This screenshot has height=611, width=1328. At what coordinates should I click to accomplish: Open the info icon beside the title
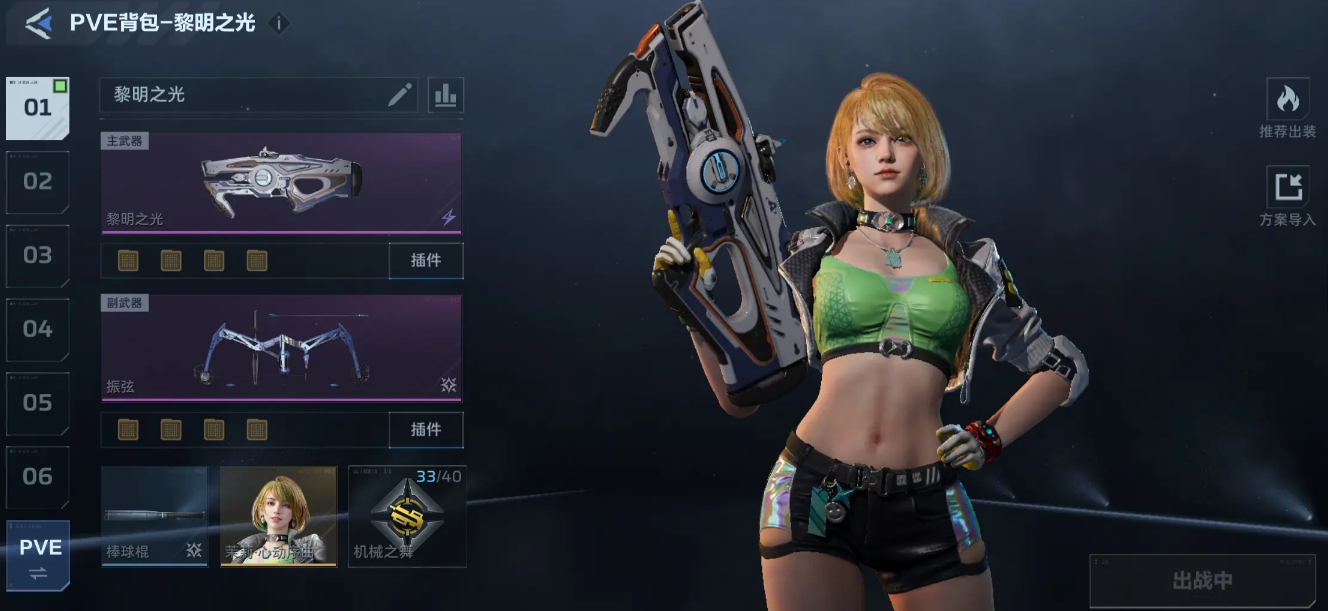coord(280,23)
